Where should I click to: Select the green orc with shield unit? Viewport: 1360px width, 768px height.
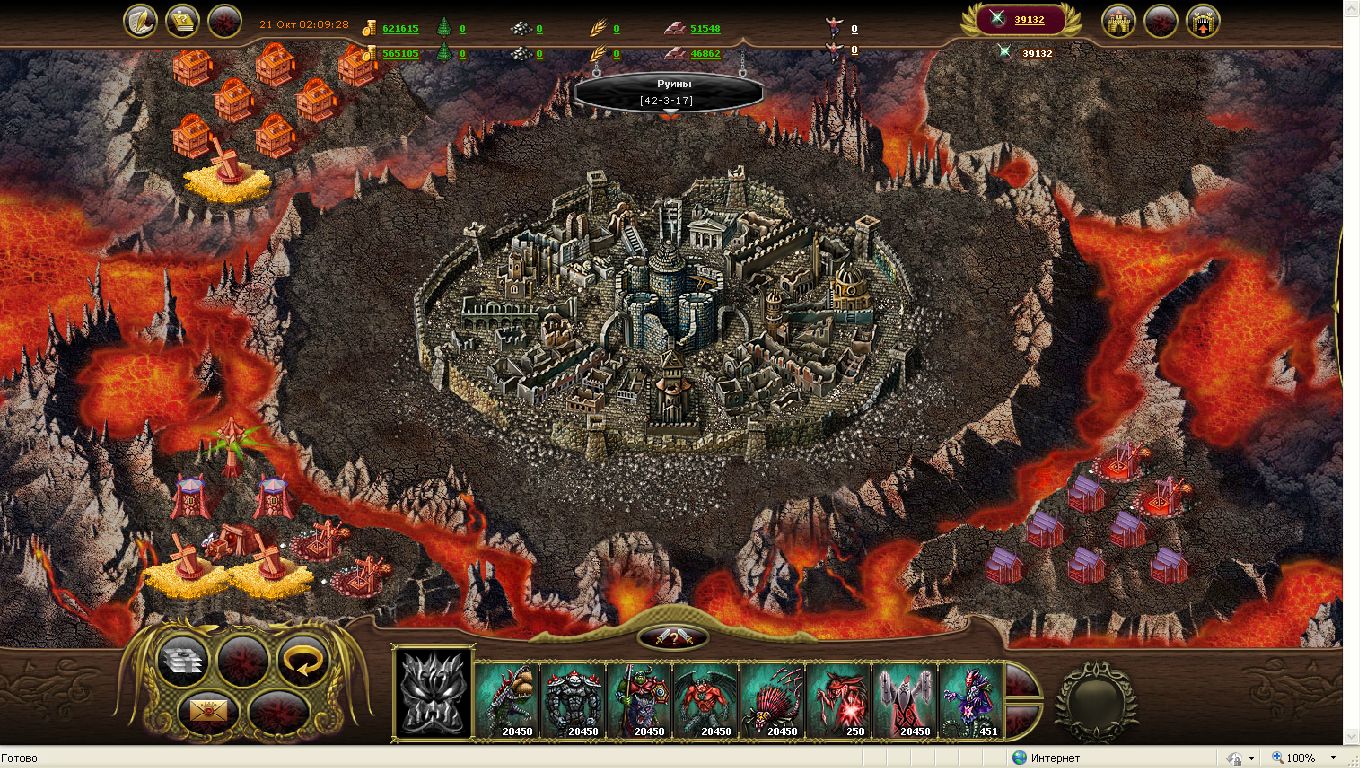point(640,699)
